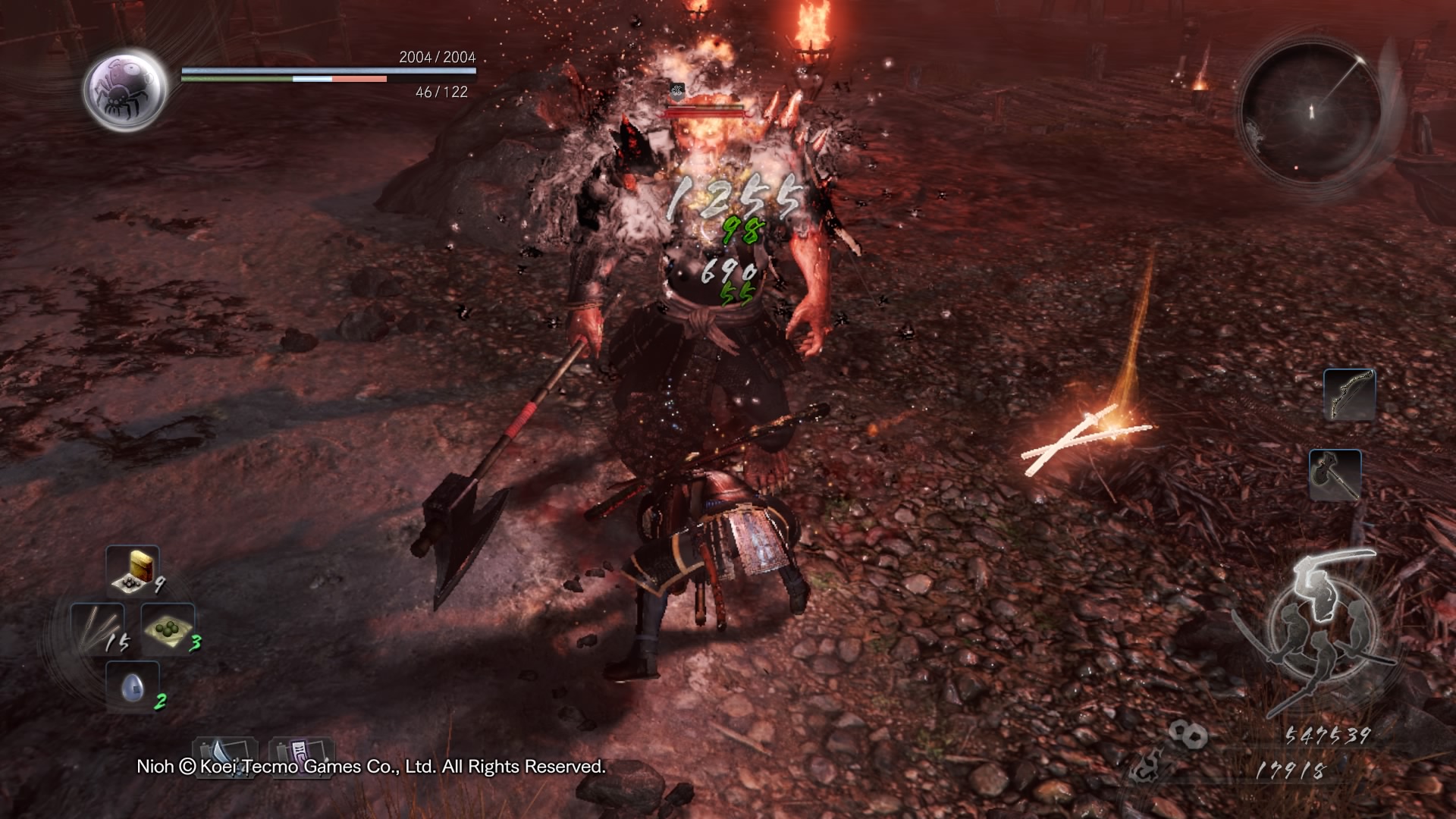Activate the purple talisman shortcut icon
The image size is (1456, 819).
(301, 754)
